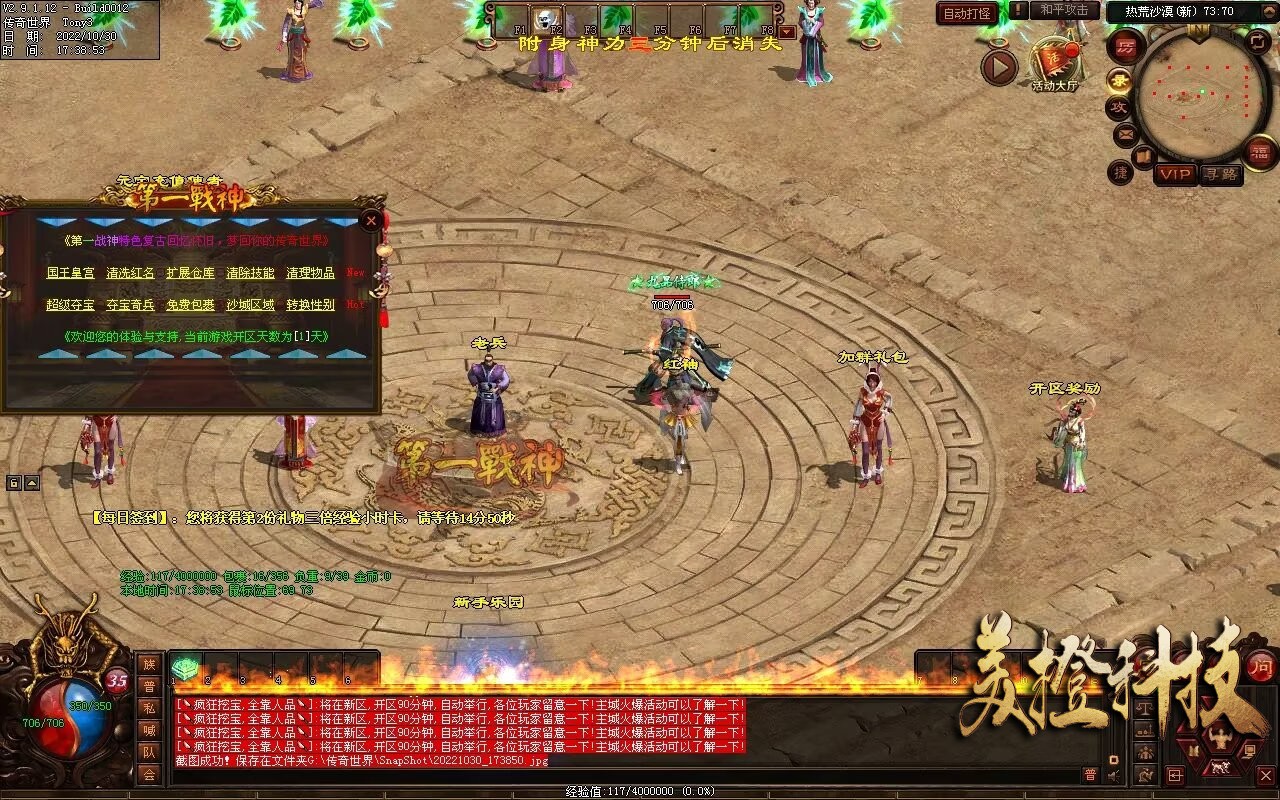Select the 超级夺宝 link

71,305
